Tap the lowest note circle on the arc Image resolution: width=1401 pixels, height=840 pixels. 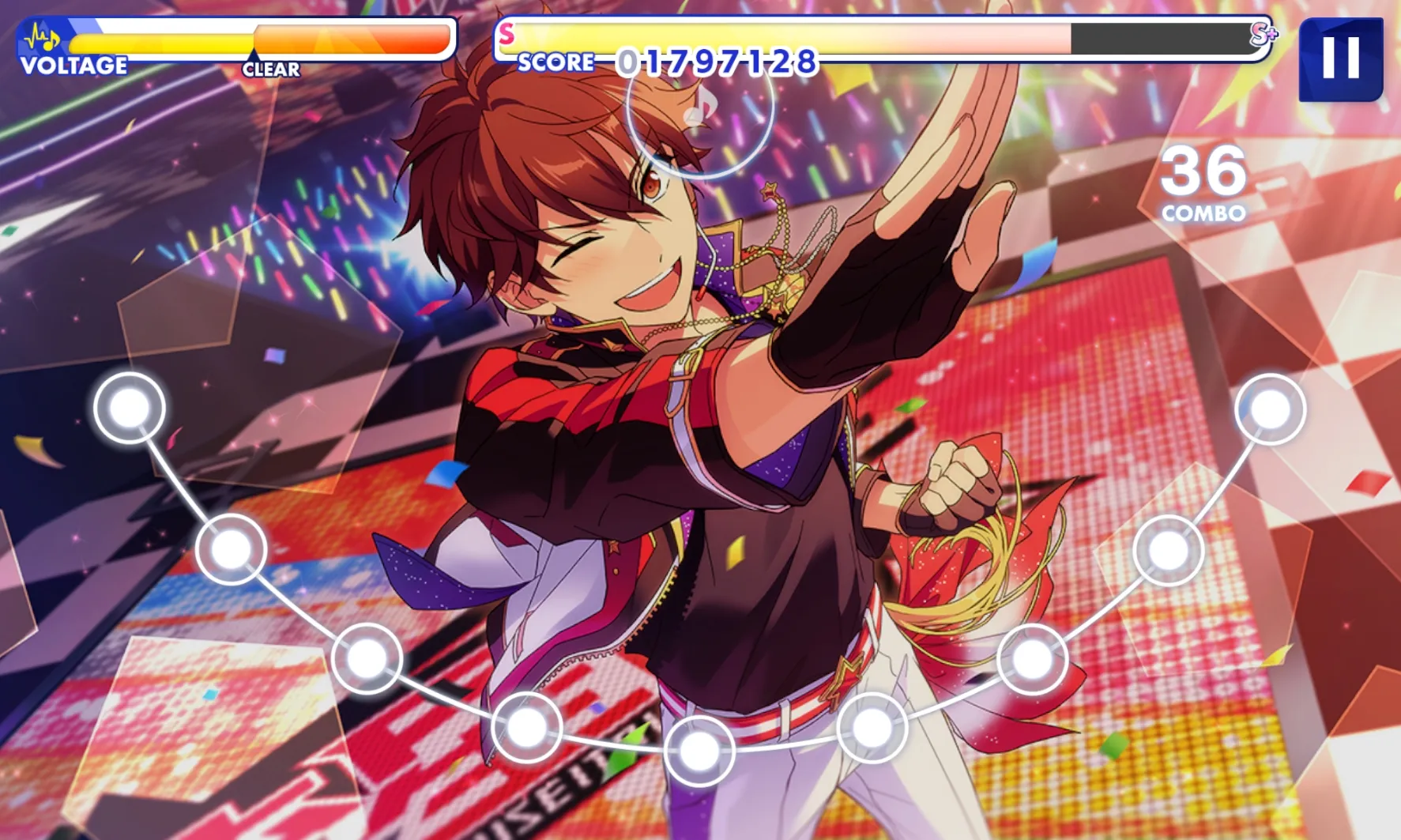699,751
